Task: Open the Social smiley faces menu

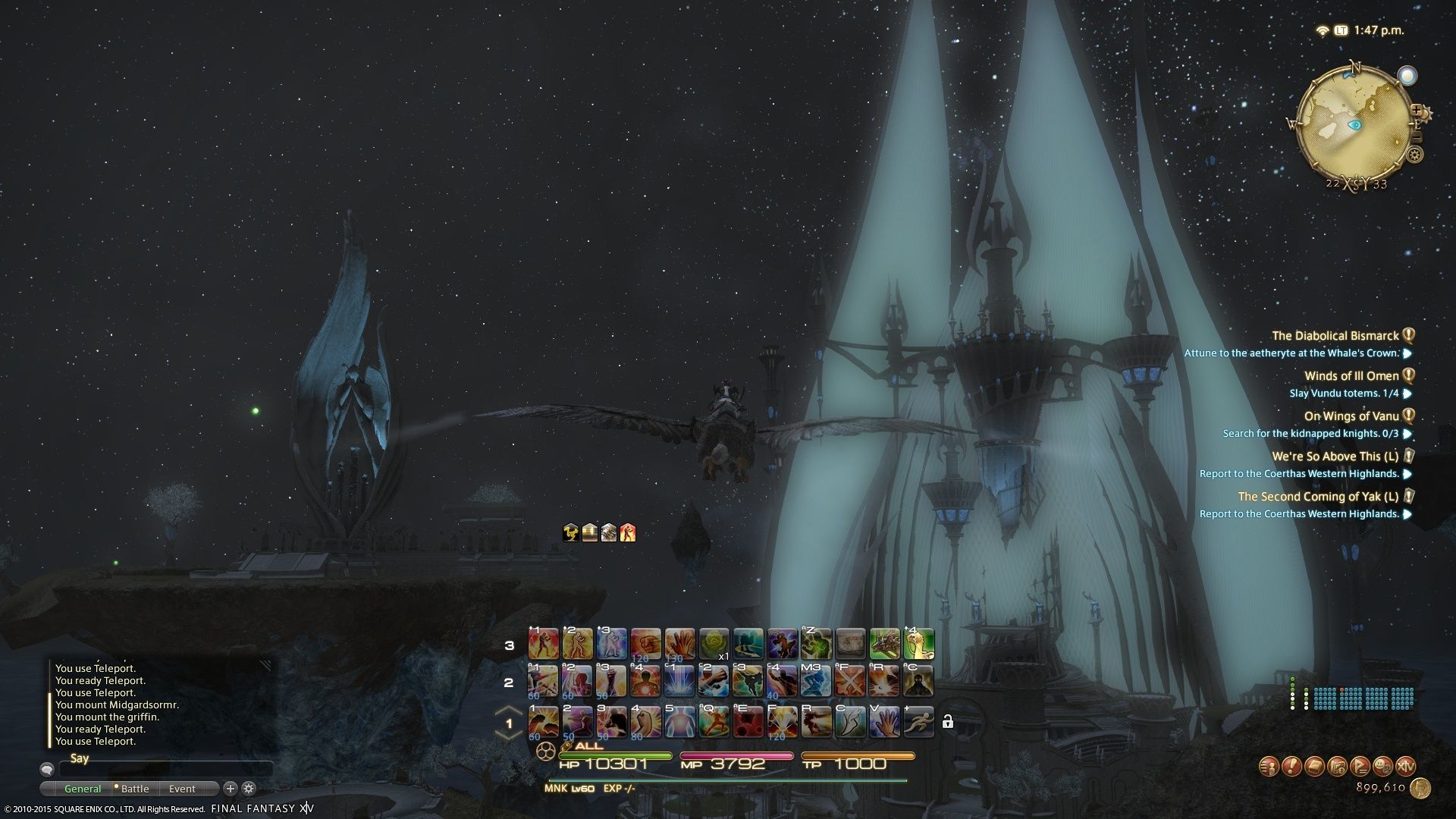Action: coord(1382,766)
